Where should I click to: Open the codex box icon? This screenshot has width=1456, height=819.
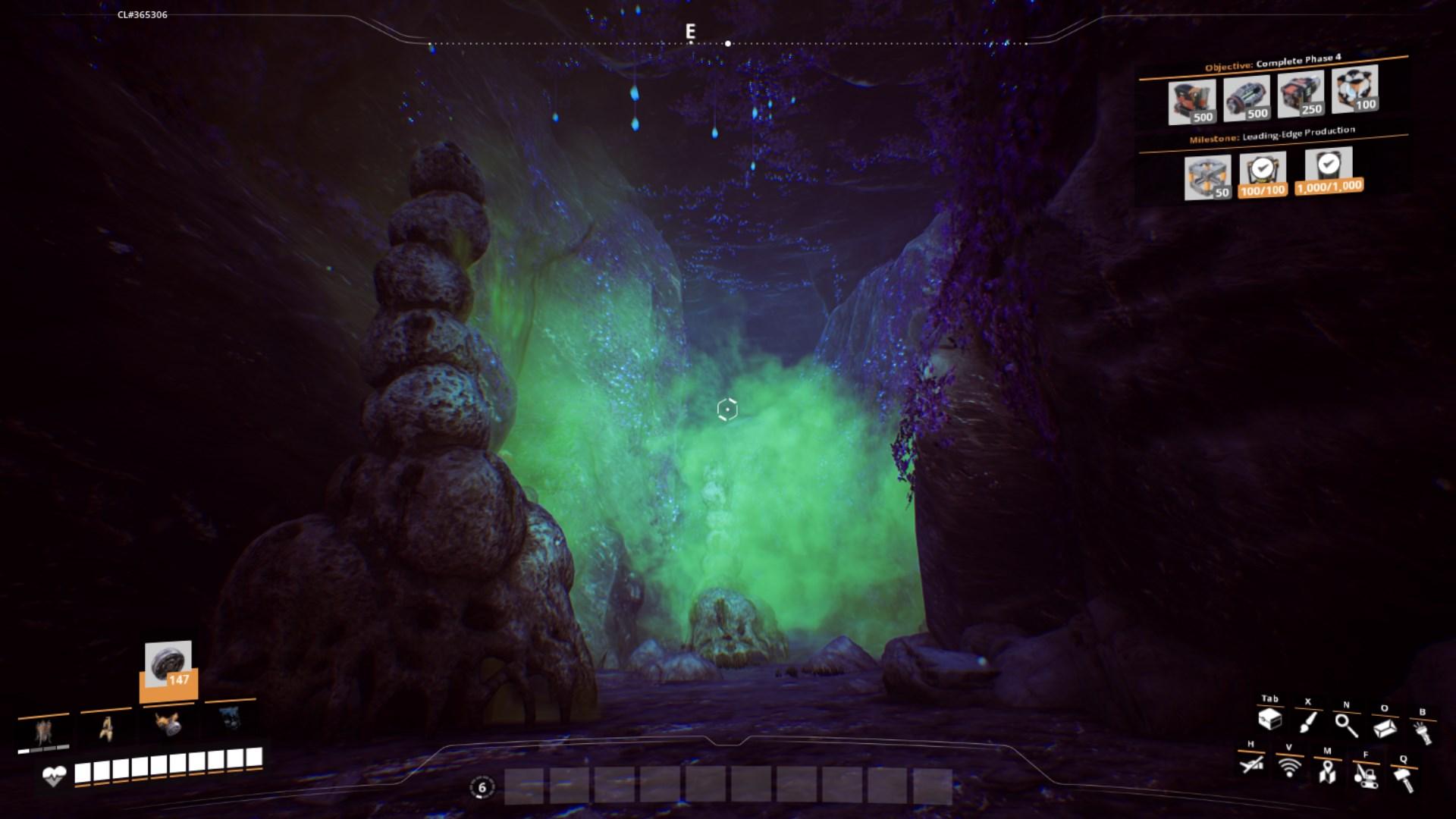click(1385, 727)
